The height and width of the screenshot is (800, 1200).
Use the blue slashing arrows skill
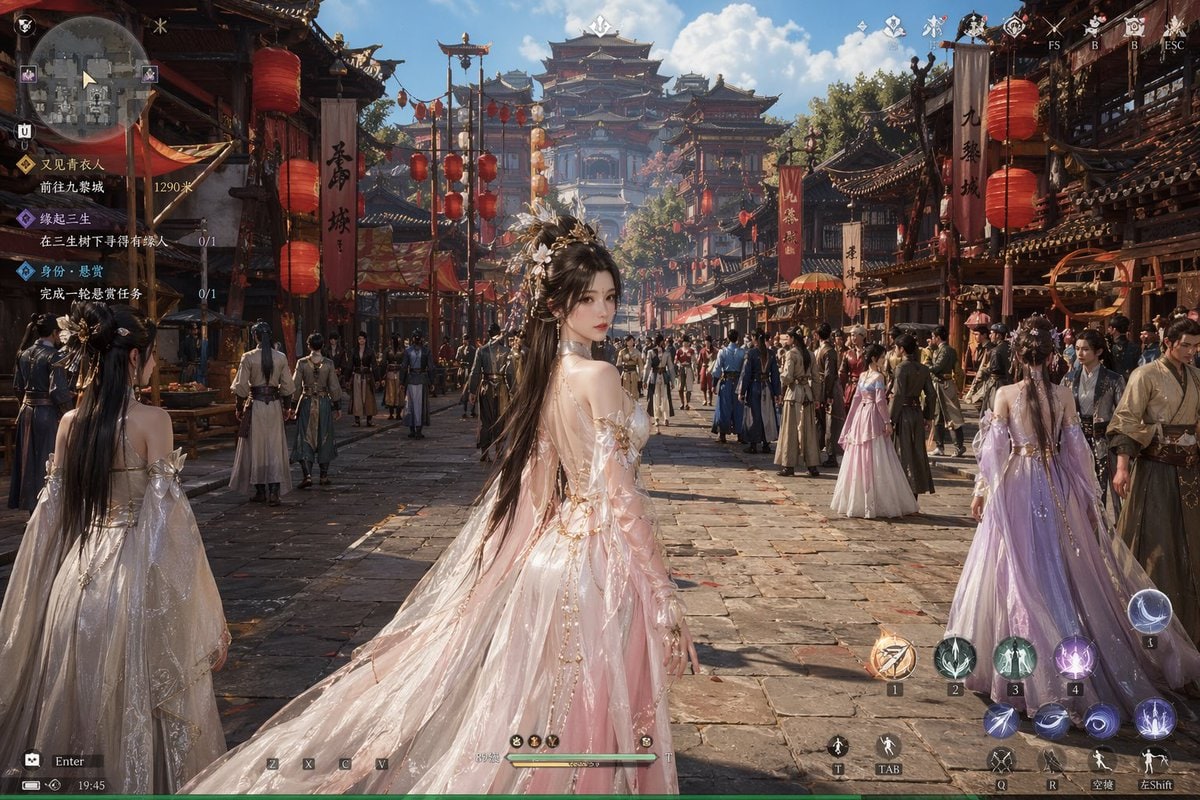(1001, 720)
